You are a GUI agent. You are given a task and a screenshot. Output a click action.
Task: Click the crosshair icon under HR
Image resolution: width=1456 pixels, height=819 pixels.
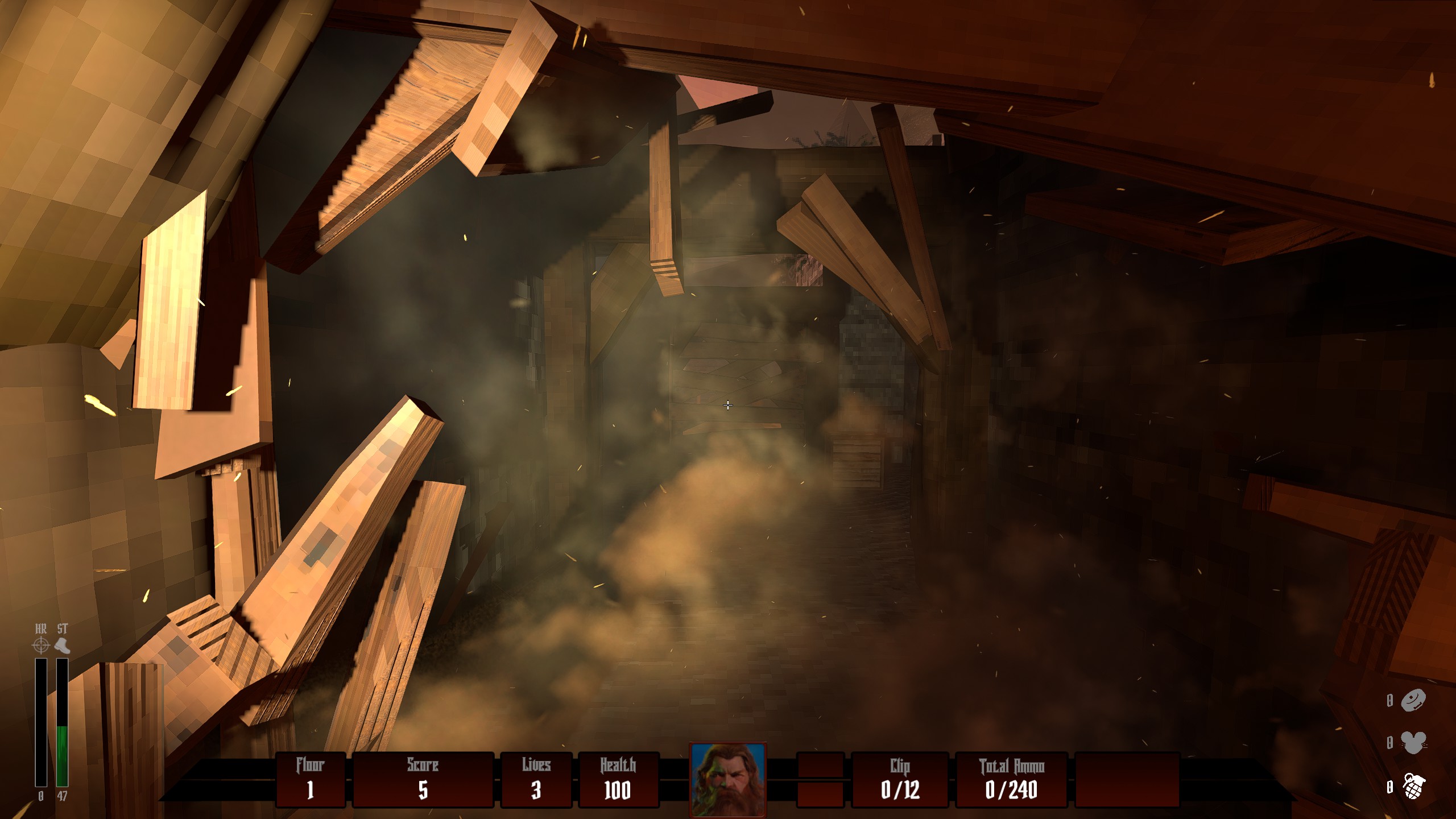coord(41,646)
